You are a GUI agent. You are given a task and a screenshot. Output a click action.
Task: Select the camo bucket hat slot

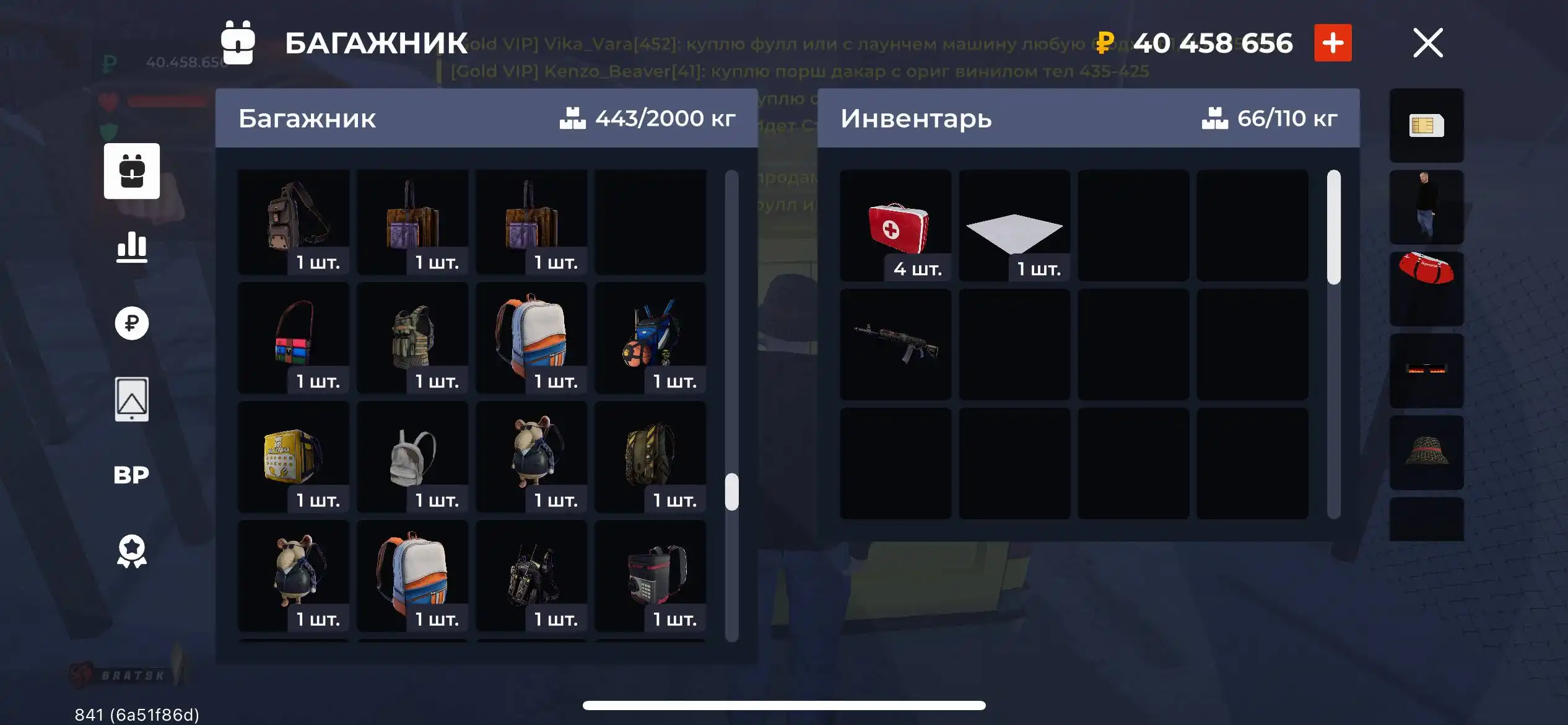click(1426, 450)
